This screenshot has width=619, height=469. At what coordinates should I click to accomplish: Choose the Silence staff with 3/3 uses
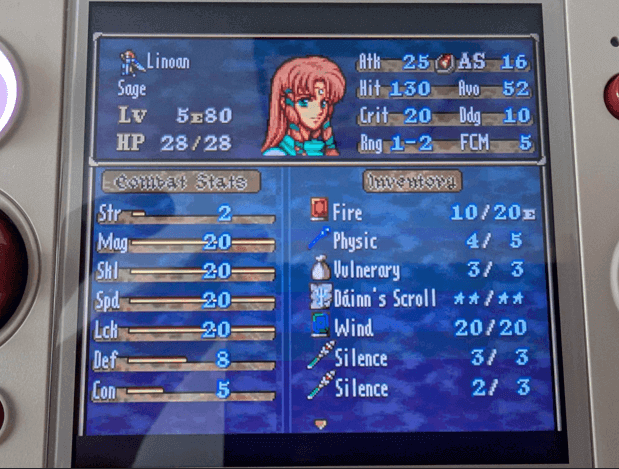tap(360, 358)
